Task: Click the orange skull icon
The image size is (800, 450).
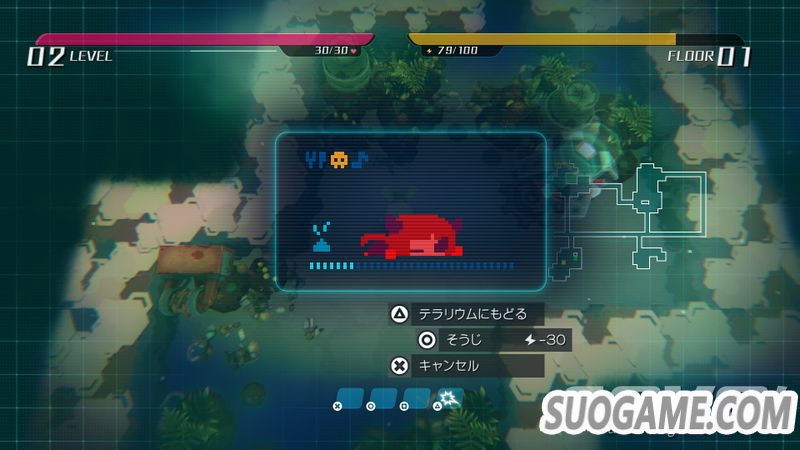Action: (339, 159)
